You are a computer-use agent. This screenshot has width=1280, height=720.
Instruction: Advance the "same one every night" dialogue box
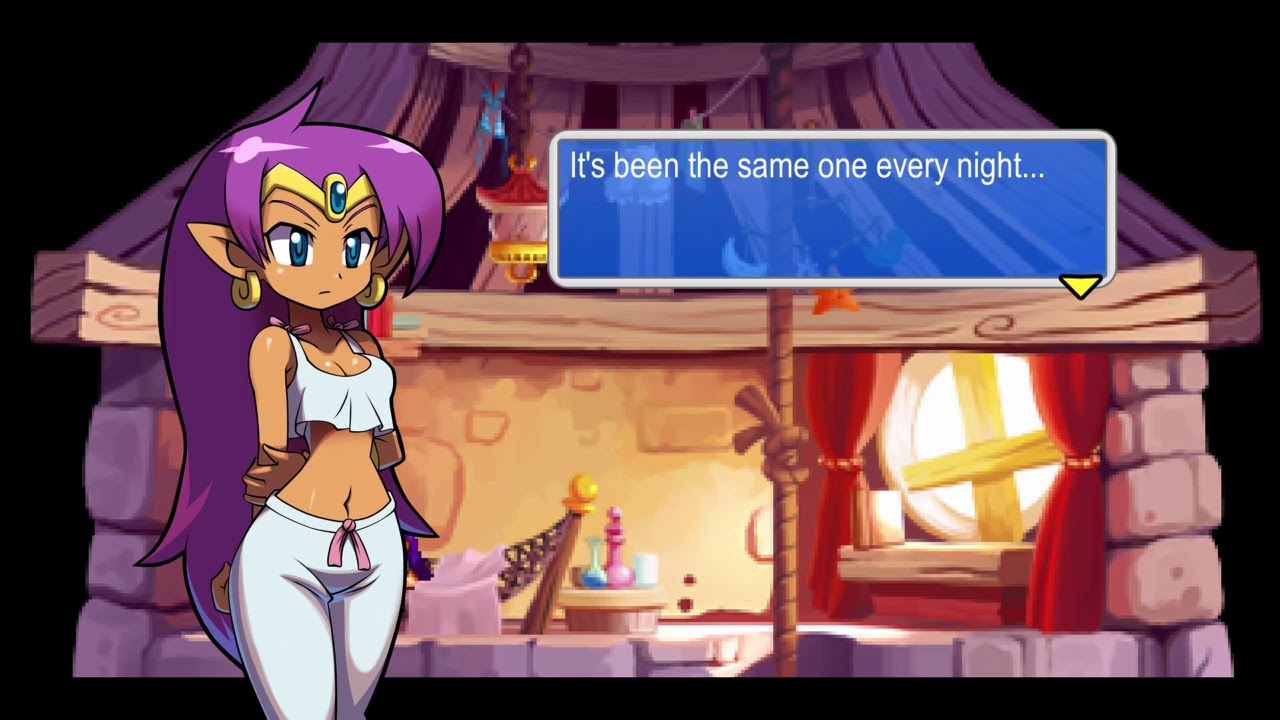pos(831,208)
